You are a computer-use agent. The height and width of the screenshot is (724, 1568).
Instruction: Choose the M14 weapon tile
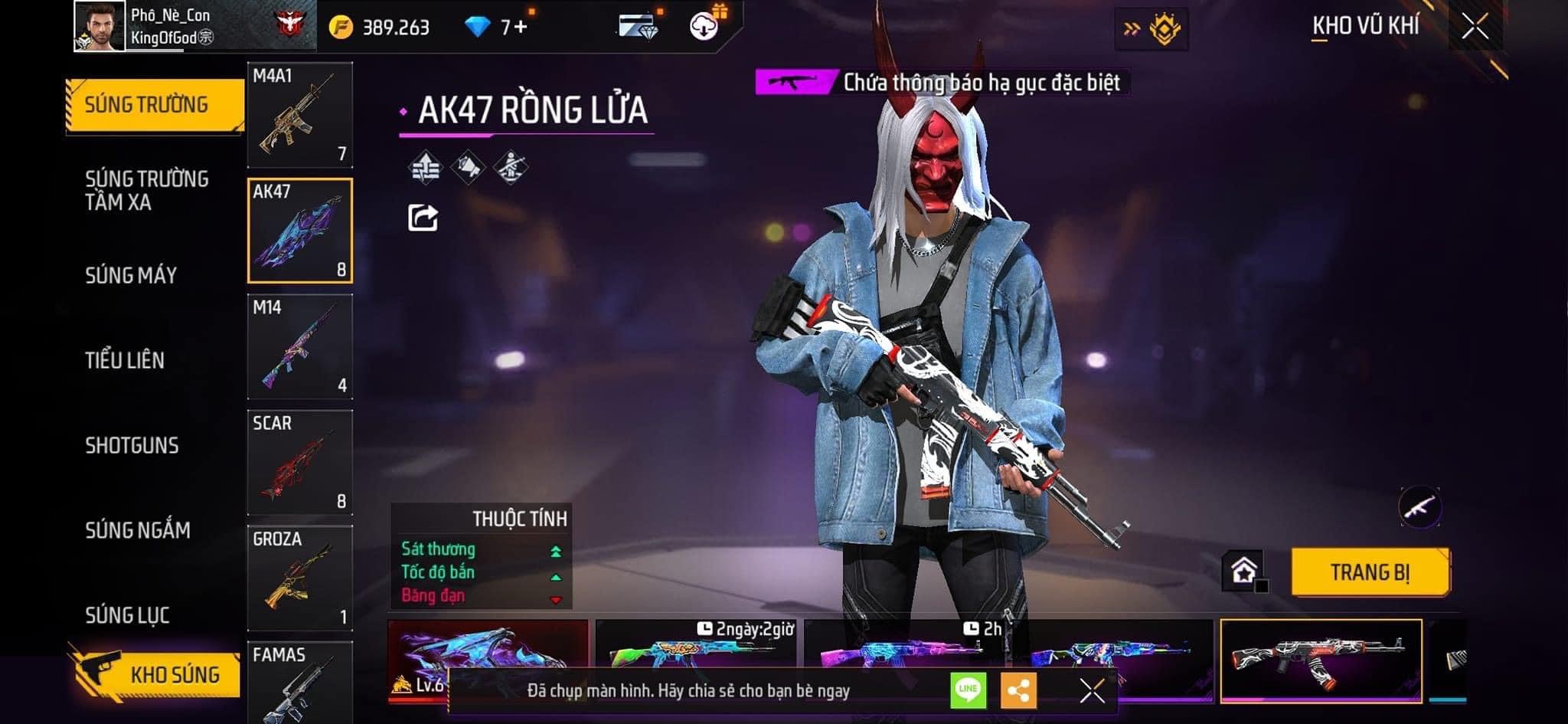click(x=300, y=346)
